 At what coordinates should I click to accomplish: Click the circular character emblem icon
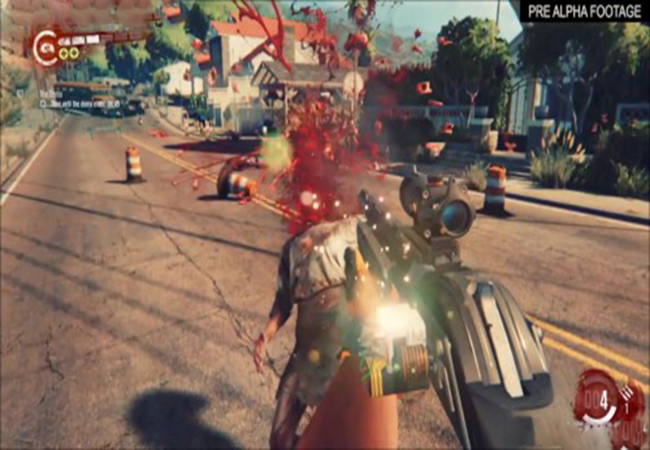click(44, 46)
